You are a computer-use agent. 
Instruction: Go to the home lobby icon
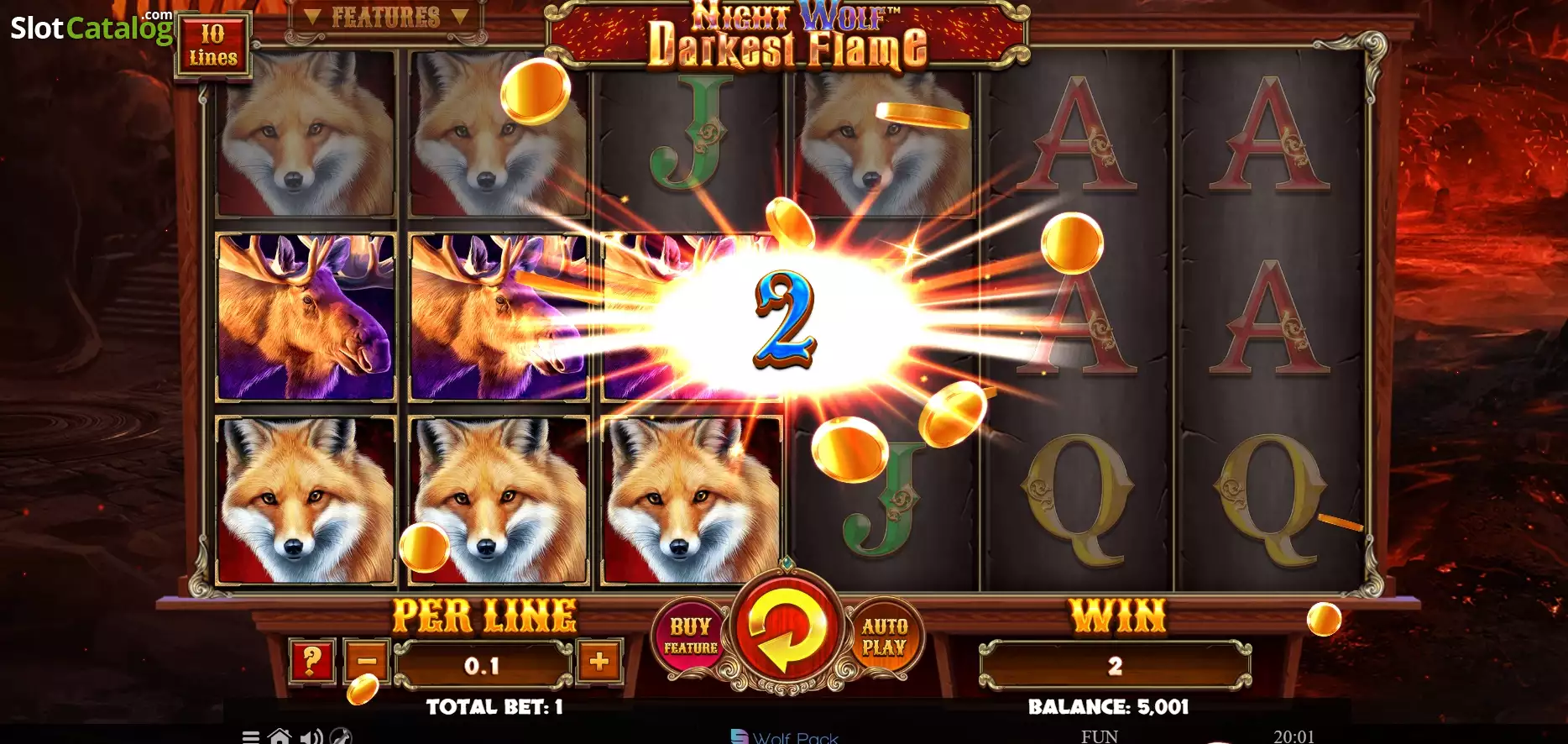[280, 736]
